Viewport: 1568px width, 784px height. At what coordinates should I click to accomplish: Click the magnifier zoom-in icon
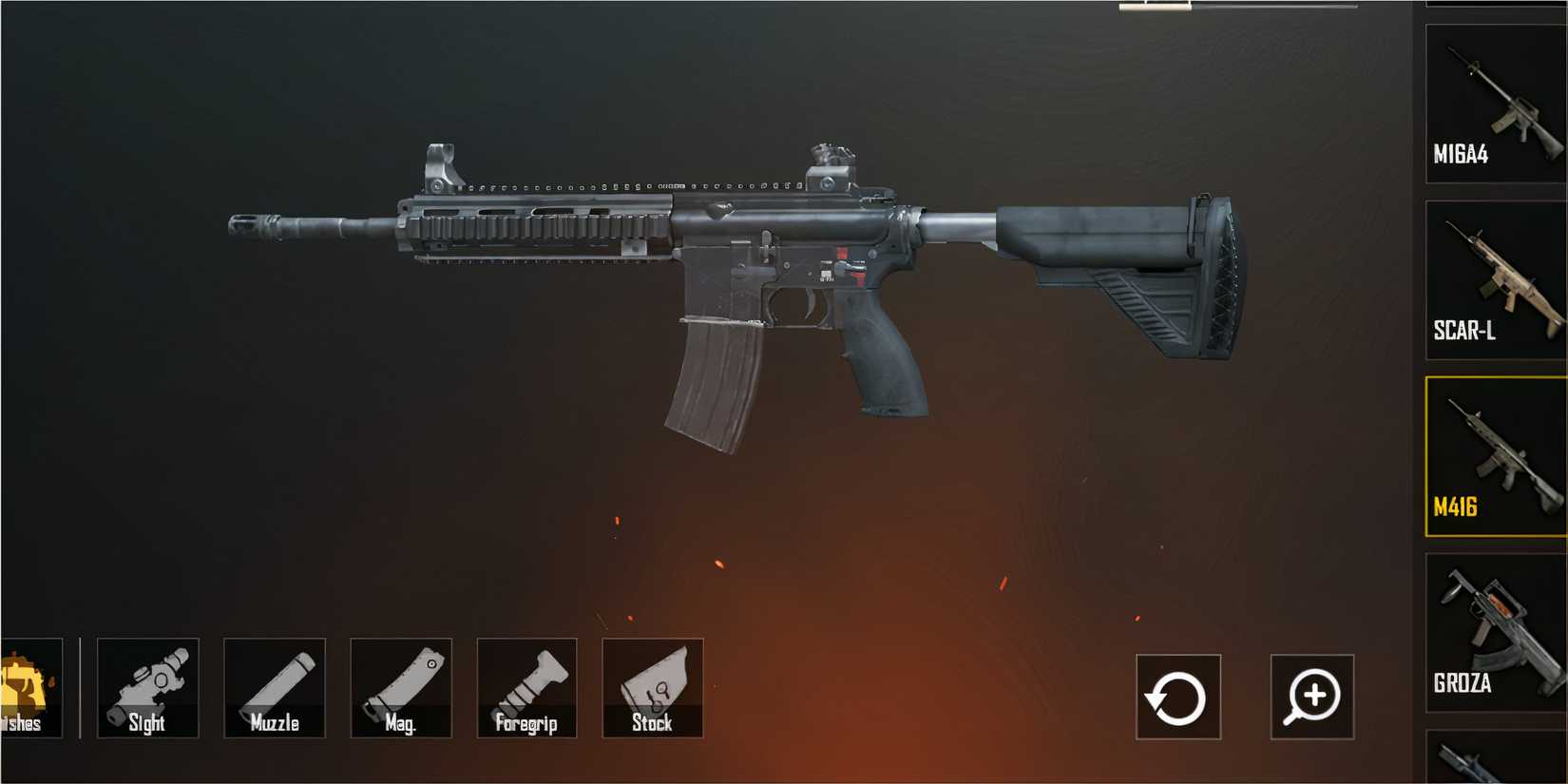coord(1310,697)
